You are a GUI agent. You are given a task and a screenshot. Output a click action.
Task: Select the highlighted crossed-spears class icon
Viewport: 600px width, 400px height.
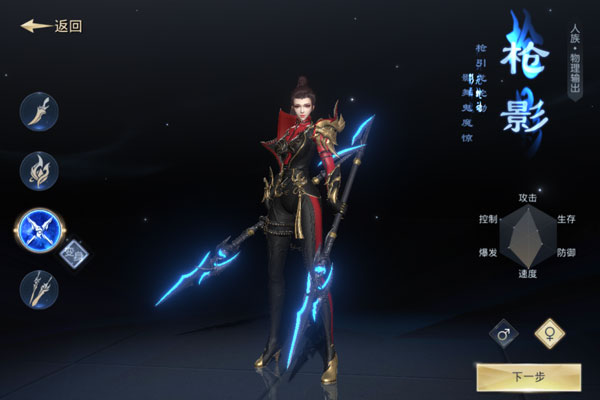point(40,229)
